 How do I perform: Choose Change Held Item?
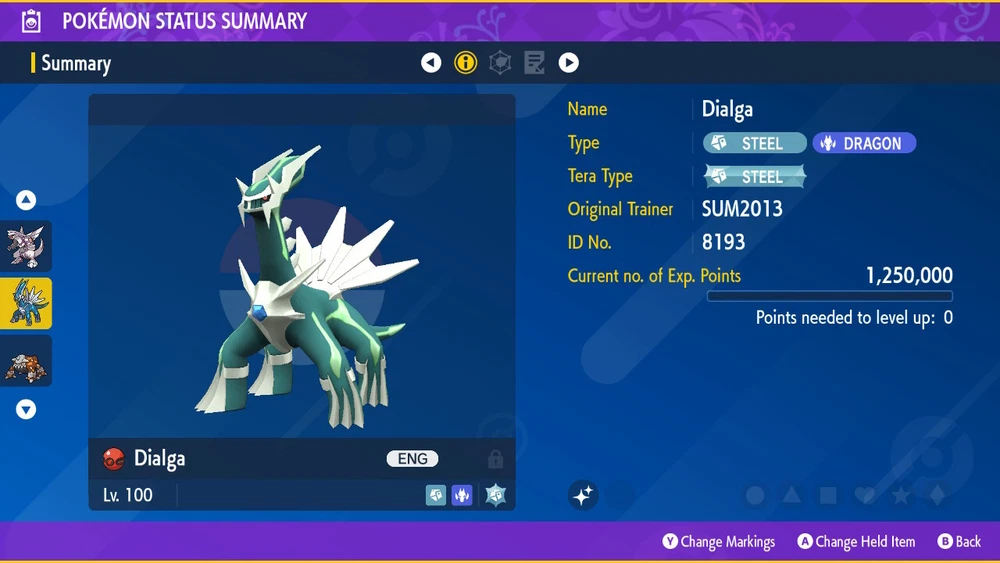pos(856,542)
